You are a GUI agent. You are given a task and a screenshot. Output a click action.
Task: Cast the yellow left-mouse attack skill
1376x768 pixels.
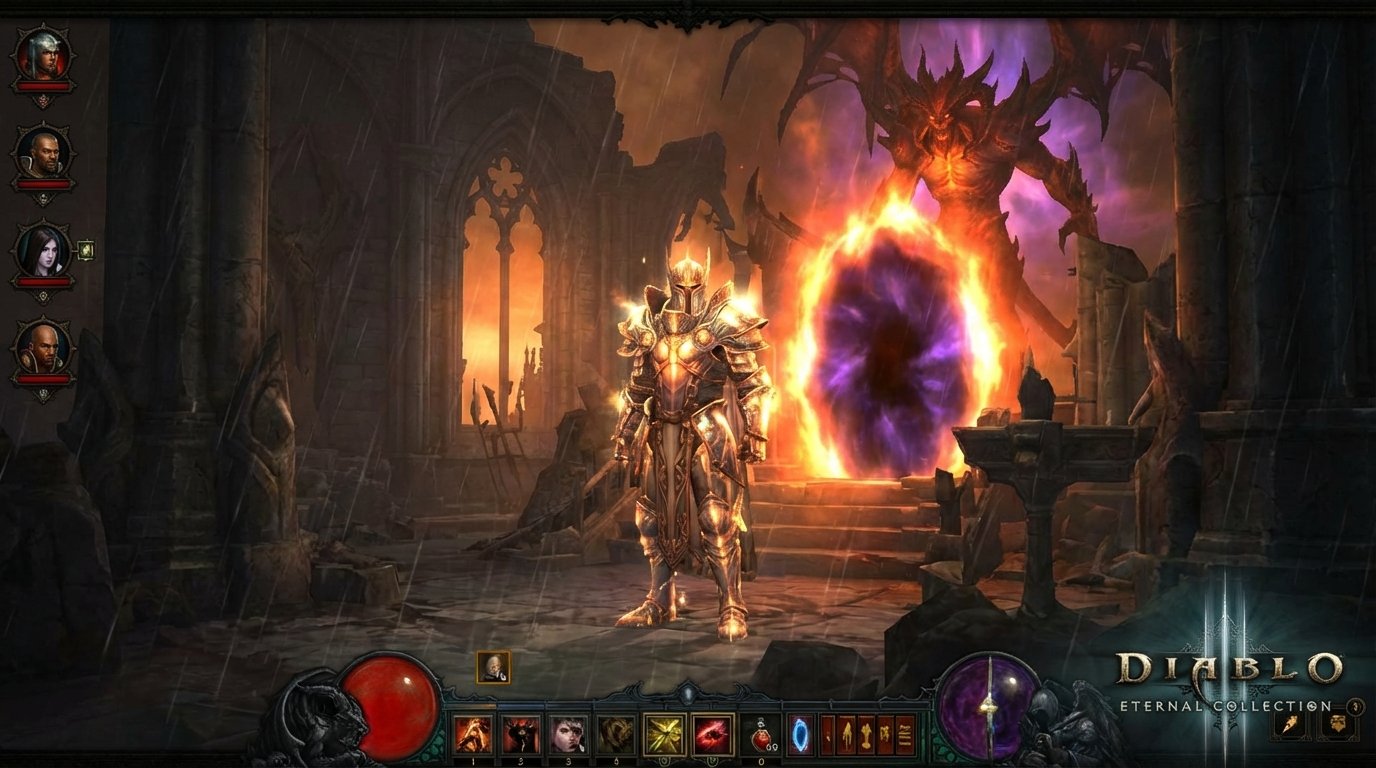coord(663,732)
